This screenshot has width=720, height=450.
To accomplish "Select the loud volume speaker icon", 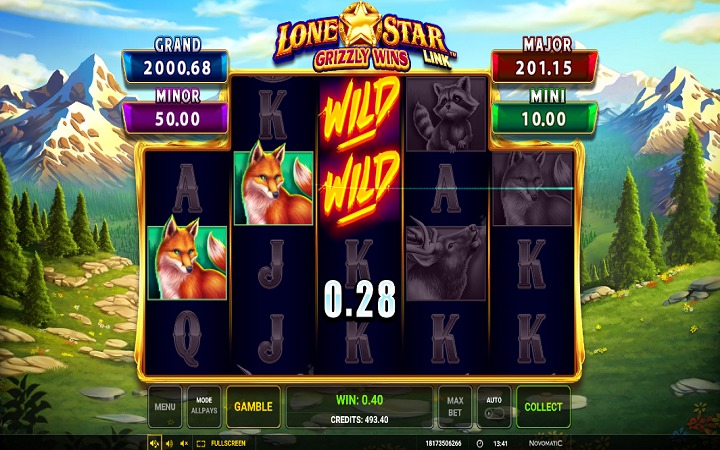I will (x=154, y=443).
